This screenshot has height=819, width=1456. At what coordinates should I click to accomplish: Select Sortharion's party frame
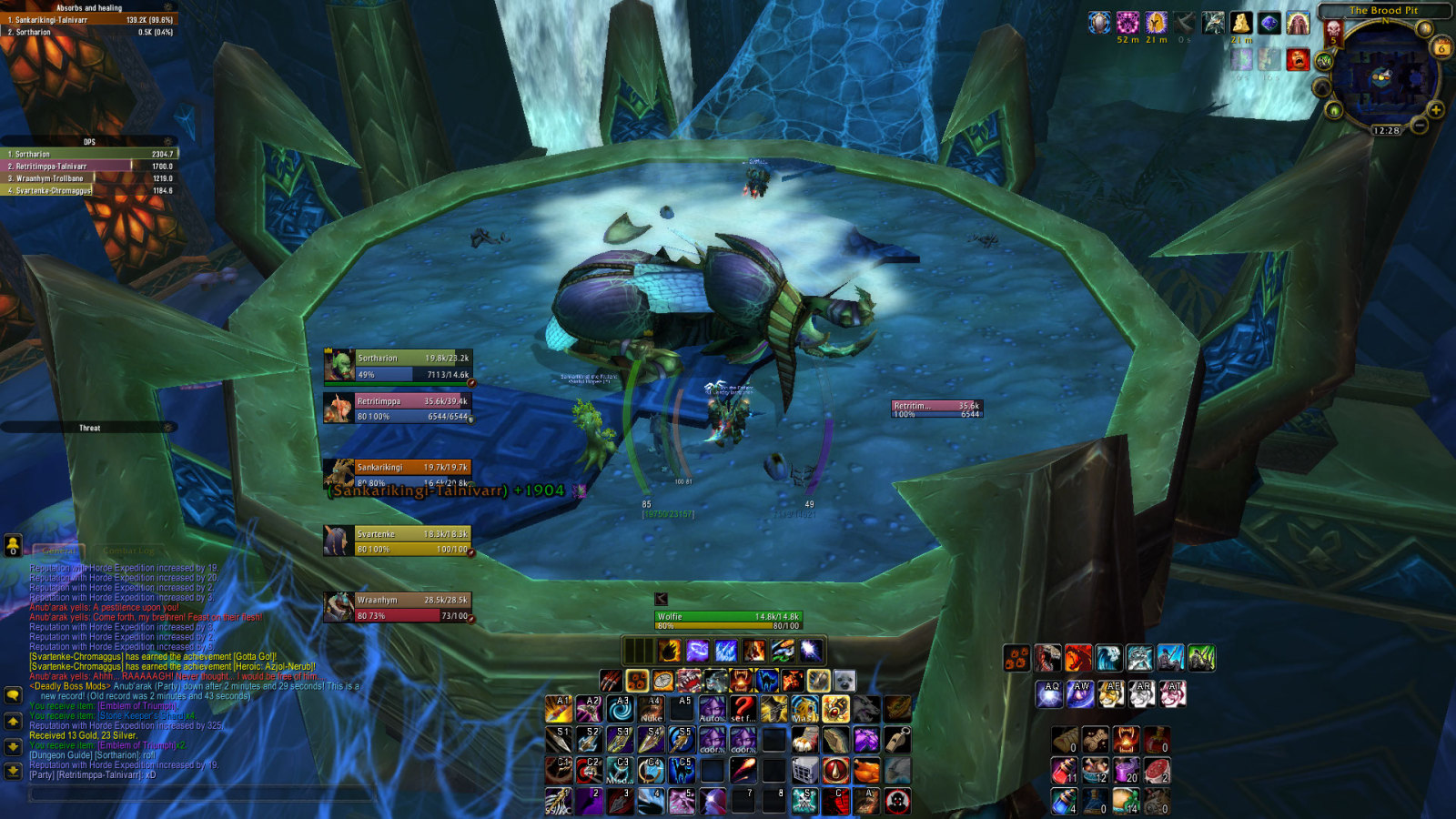398,366
